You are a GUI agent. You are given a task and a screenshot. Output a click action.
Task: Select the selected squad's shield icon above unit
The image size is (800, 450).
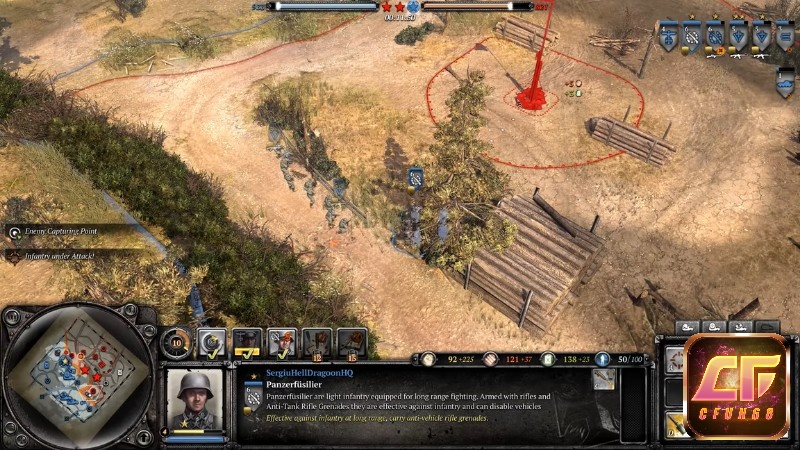click(x=415, y=177)
